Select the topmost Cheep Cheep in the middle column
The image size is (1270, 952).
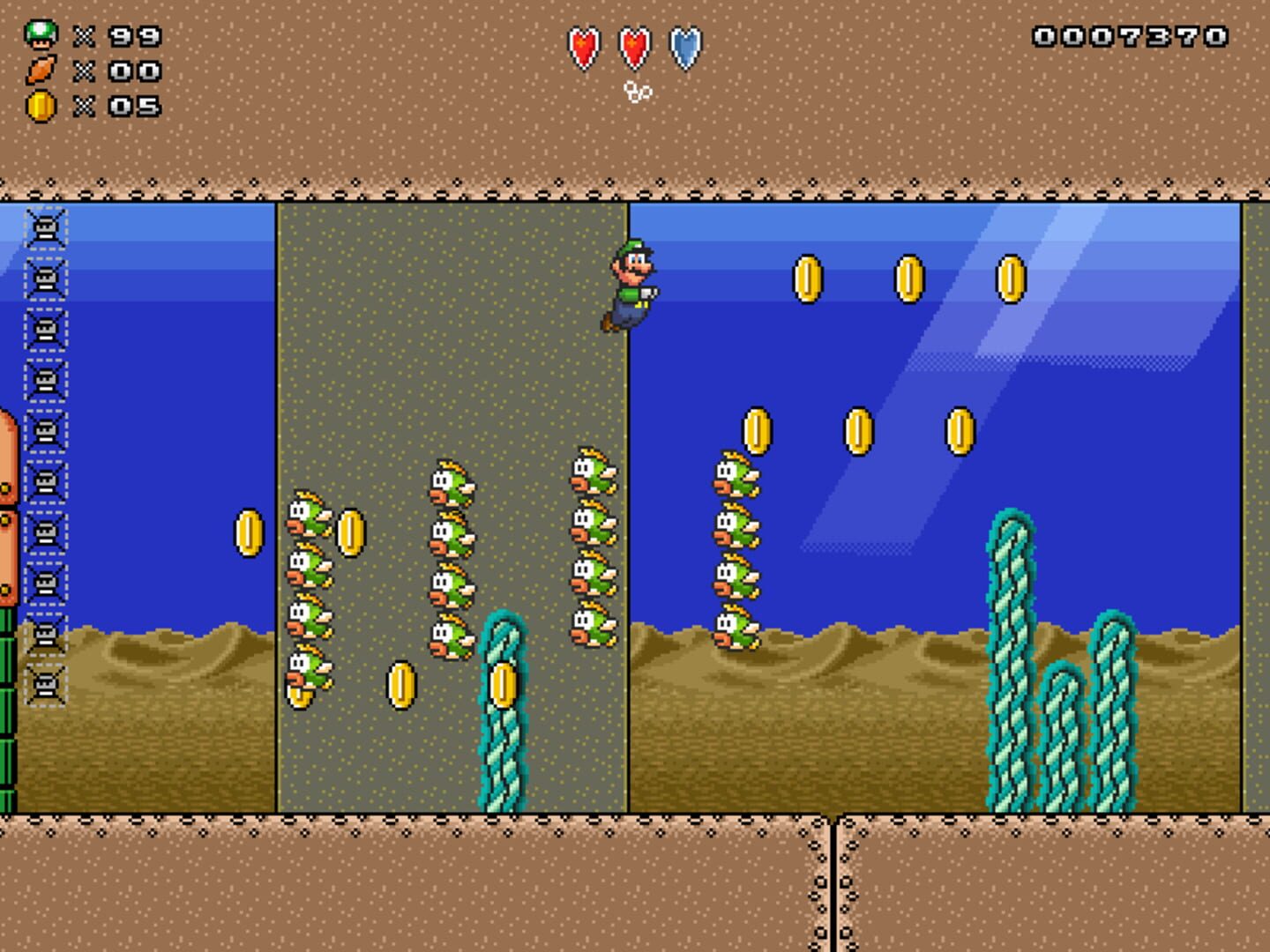[452, 480]
